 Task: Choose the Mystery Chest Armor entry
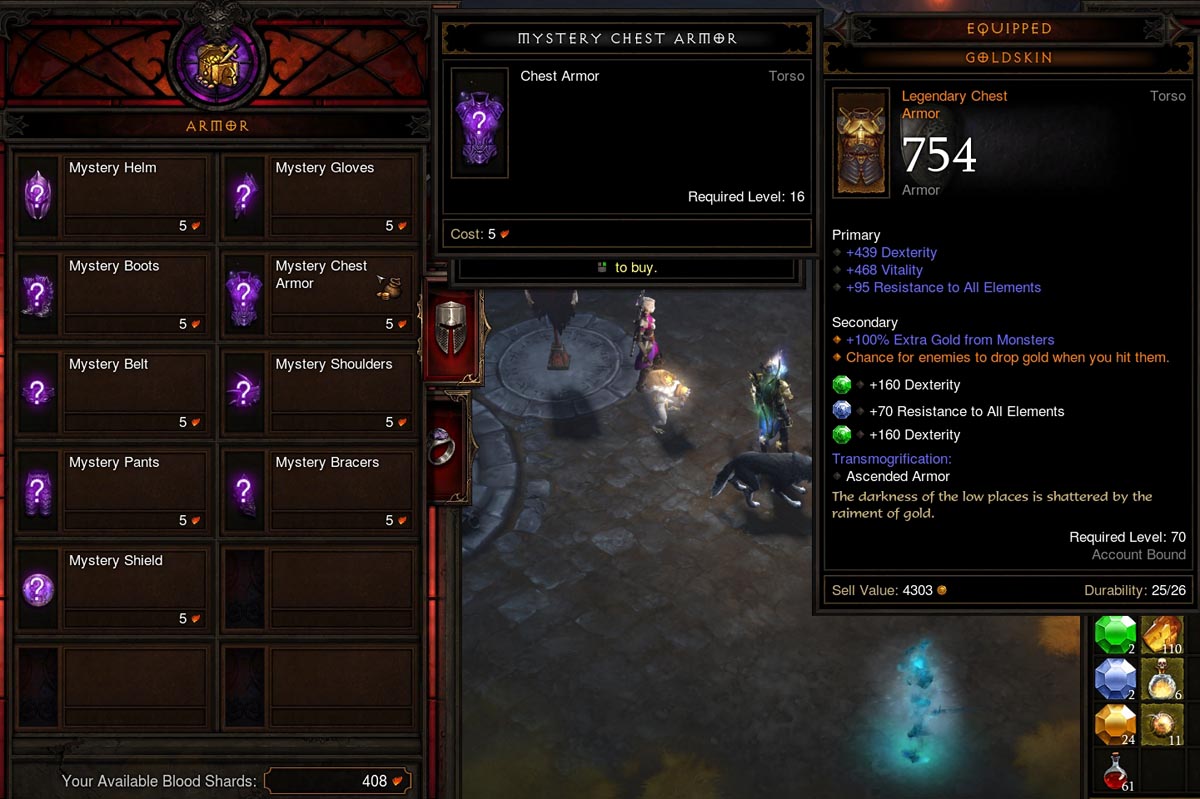(318, 294)
